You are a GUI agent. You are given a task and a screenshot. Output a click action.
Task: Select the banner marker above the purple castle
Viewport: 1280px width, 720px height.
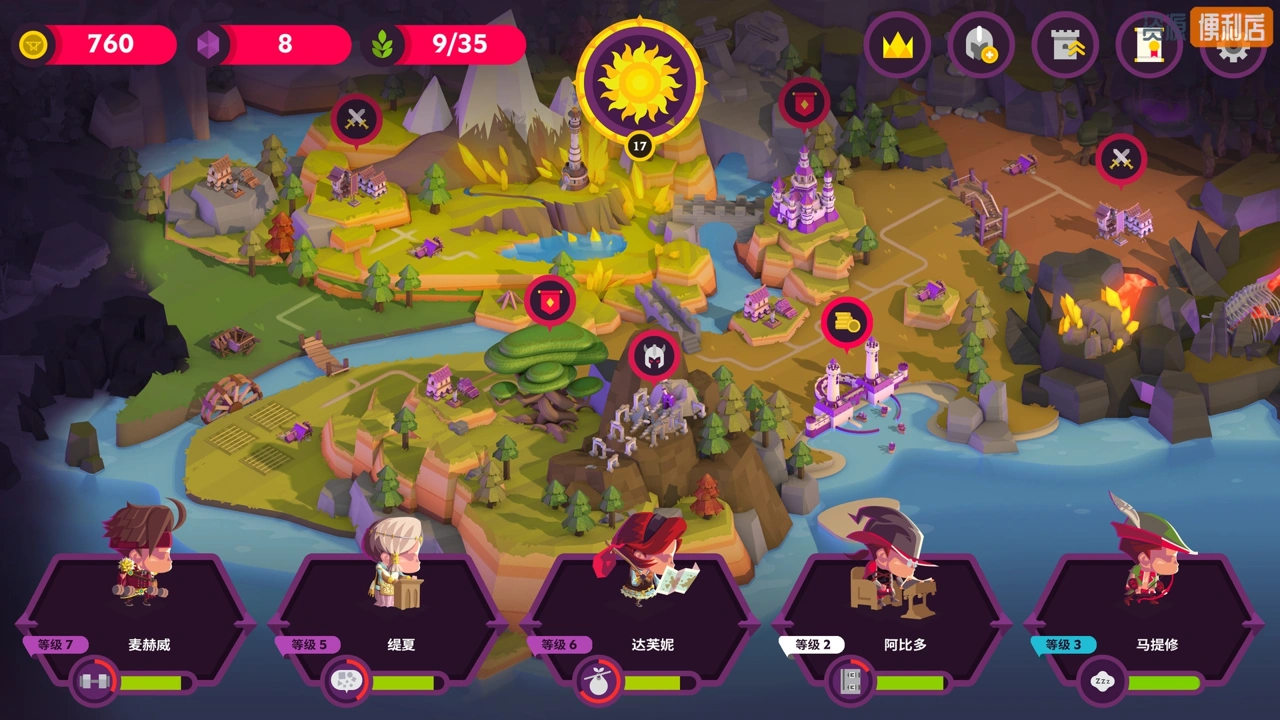click(804, 102)
